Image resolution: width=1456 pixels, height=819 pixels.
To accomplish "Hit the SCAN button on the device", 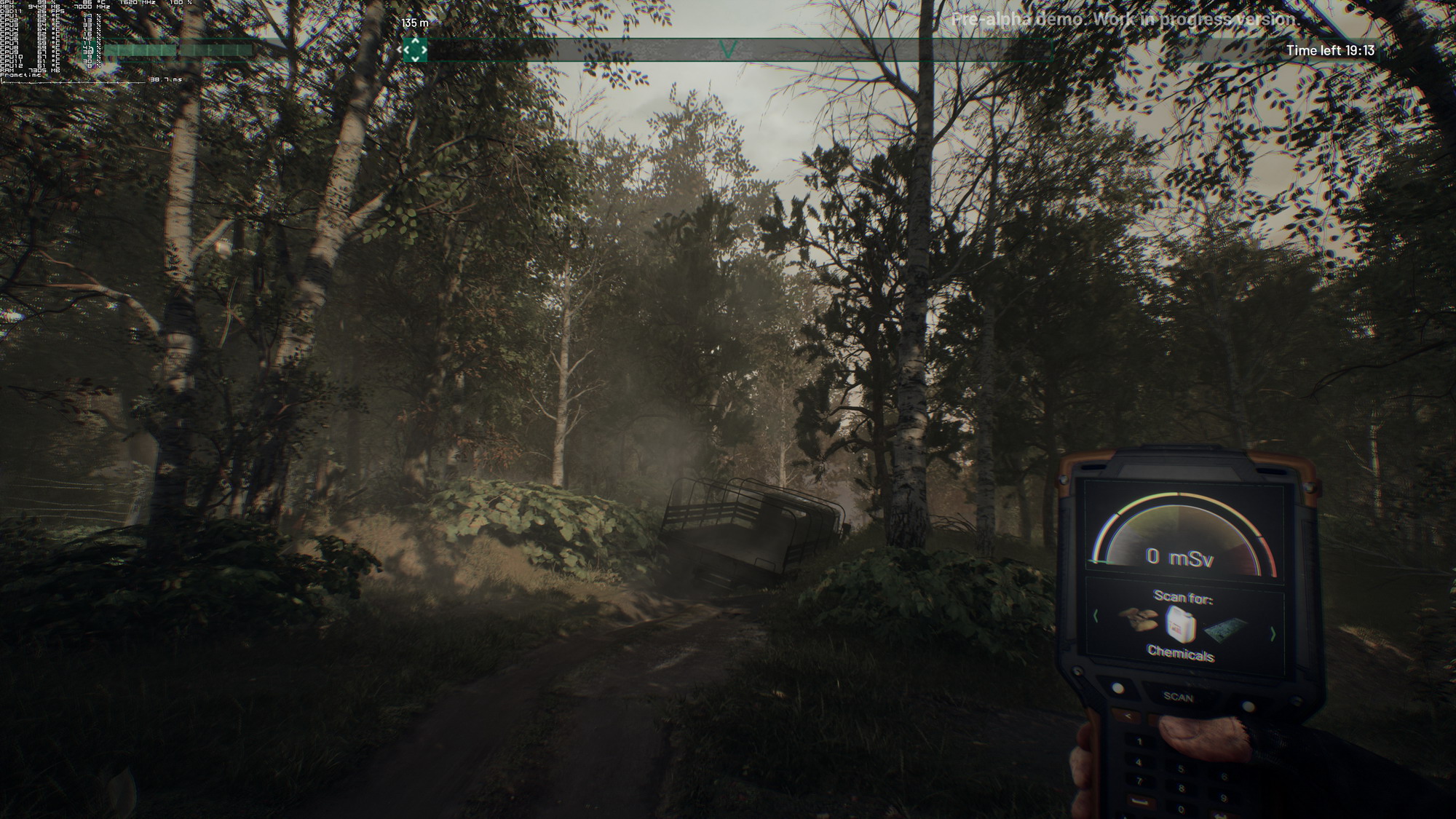I will pos(1178,697).
